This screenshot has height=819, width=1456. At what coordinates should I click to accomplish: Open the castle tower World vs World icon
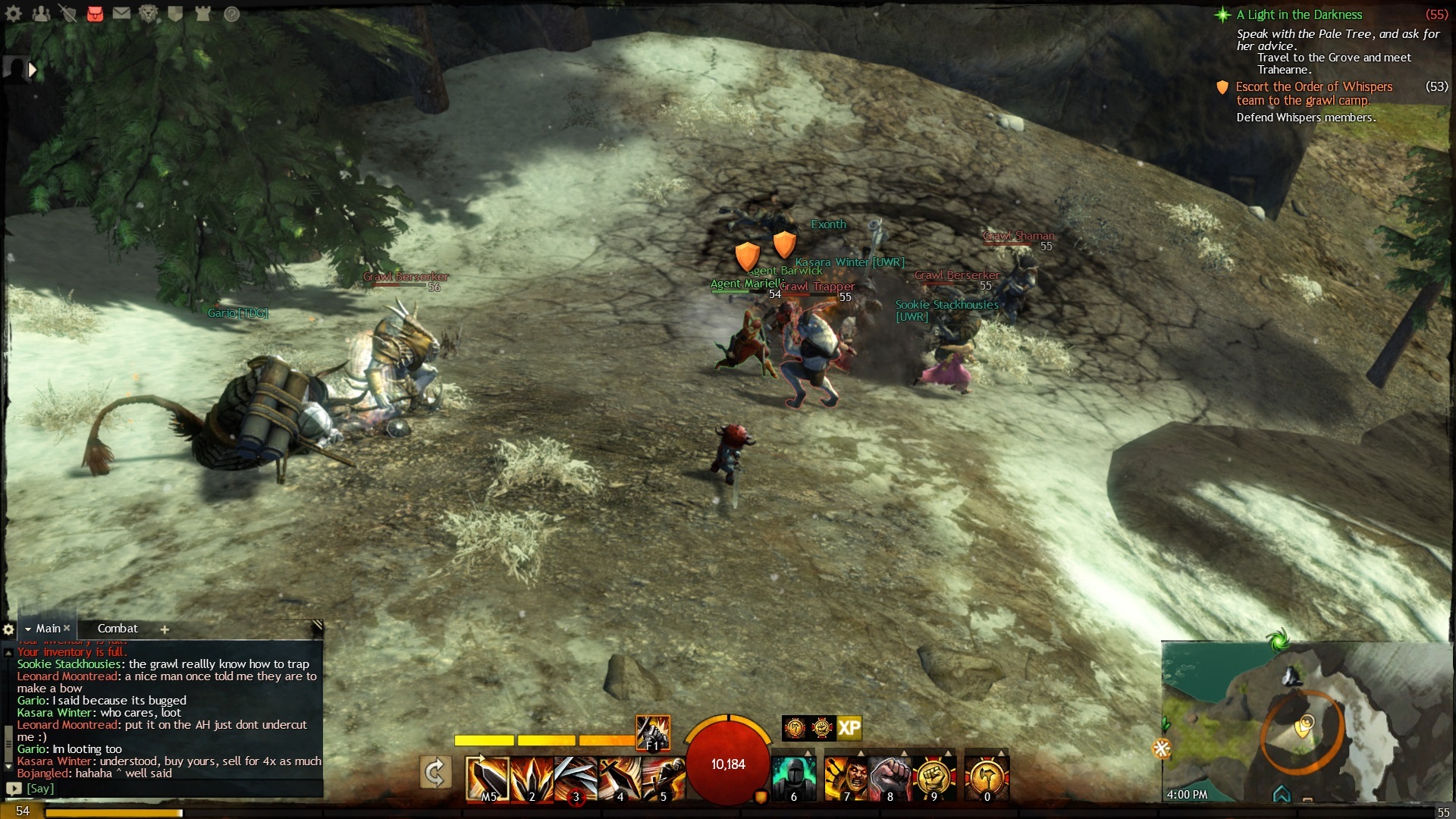pyautogui.click(x=202, y=14)
